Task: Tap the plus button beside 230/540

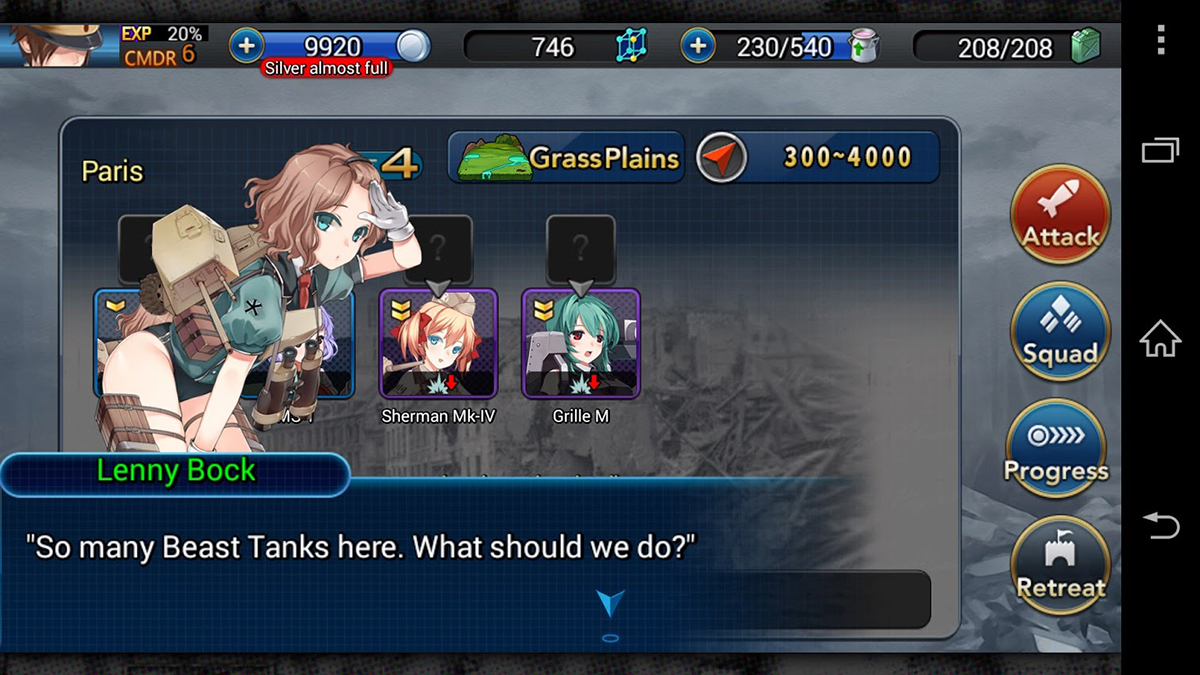Action: tap(697, 45)
